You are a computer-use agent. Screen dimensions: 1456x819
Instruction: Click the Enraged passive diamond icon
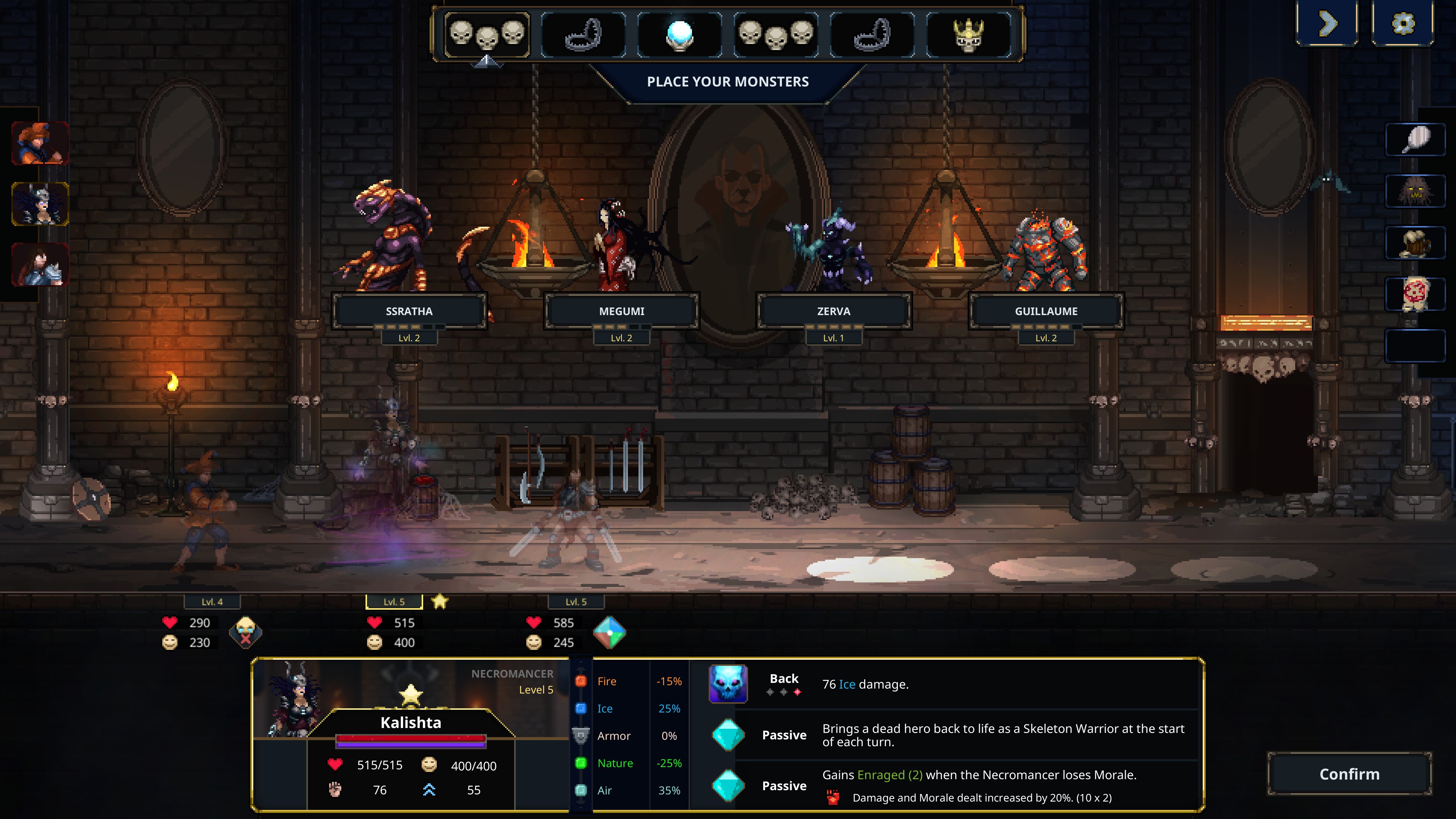tap(728, 786)
